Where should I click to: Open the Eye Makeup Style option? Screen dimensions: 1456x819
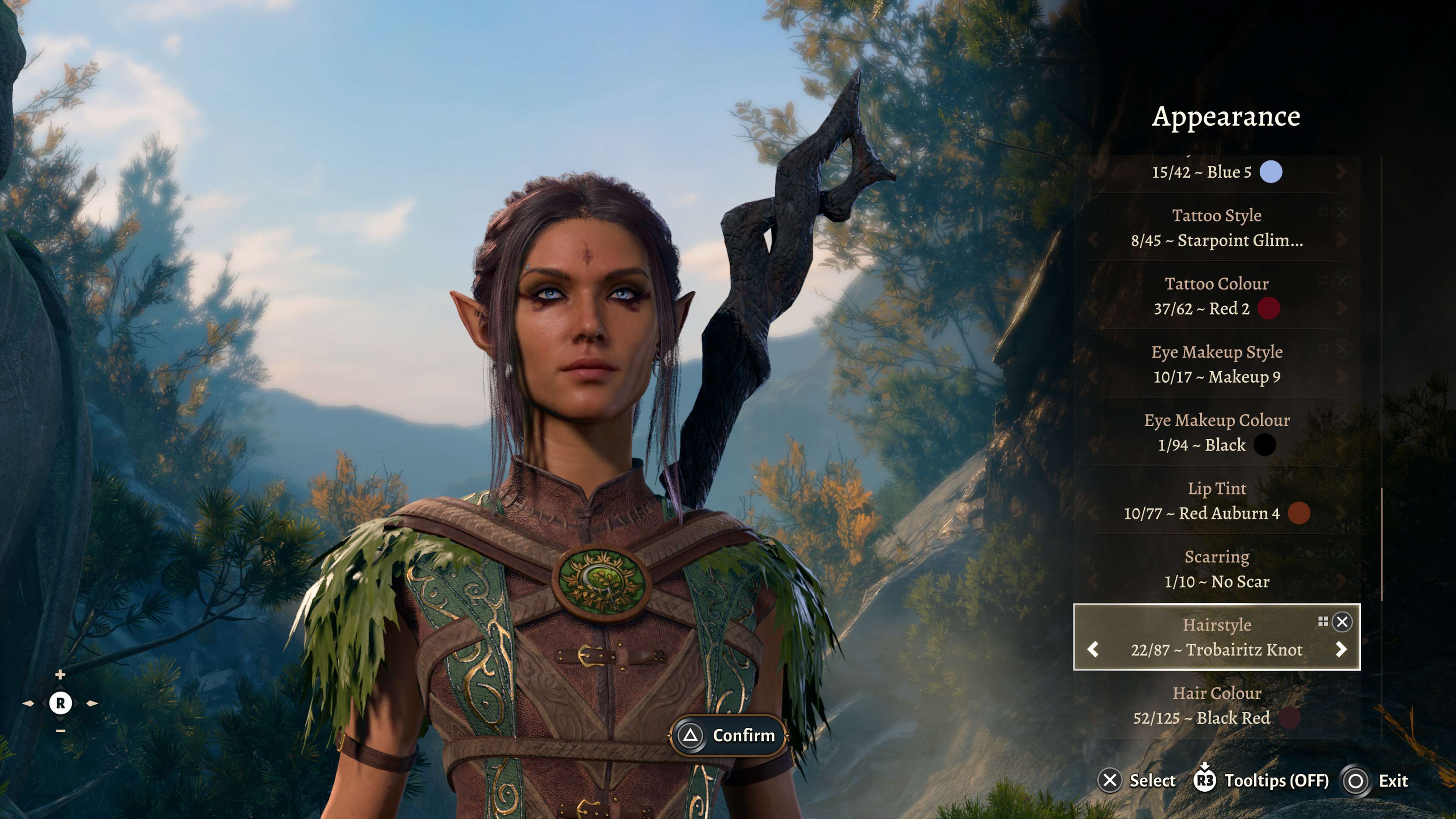1216,364
